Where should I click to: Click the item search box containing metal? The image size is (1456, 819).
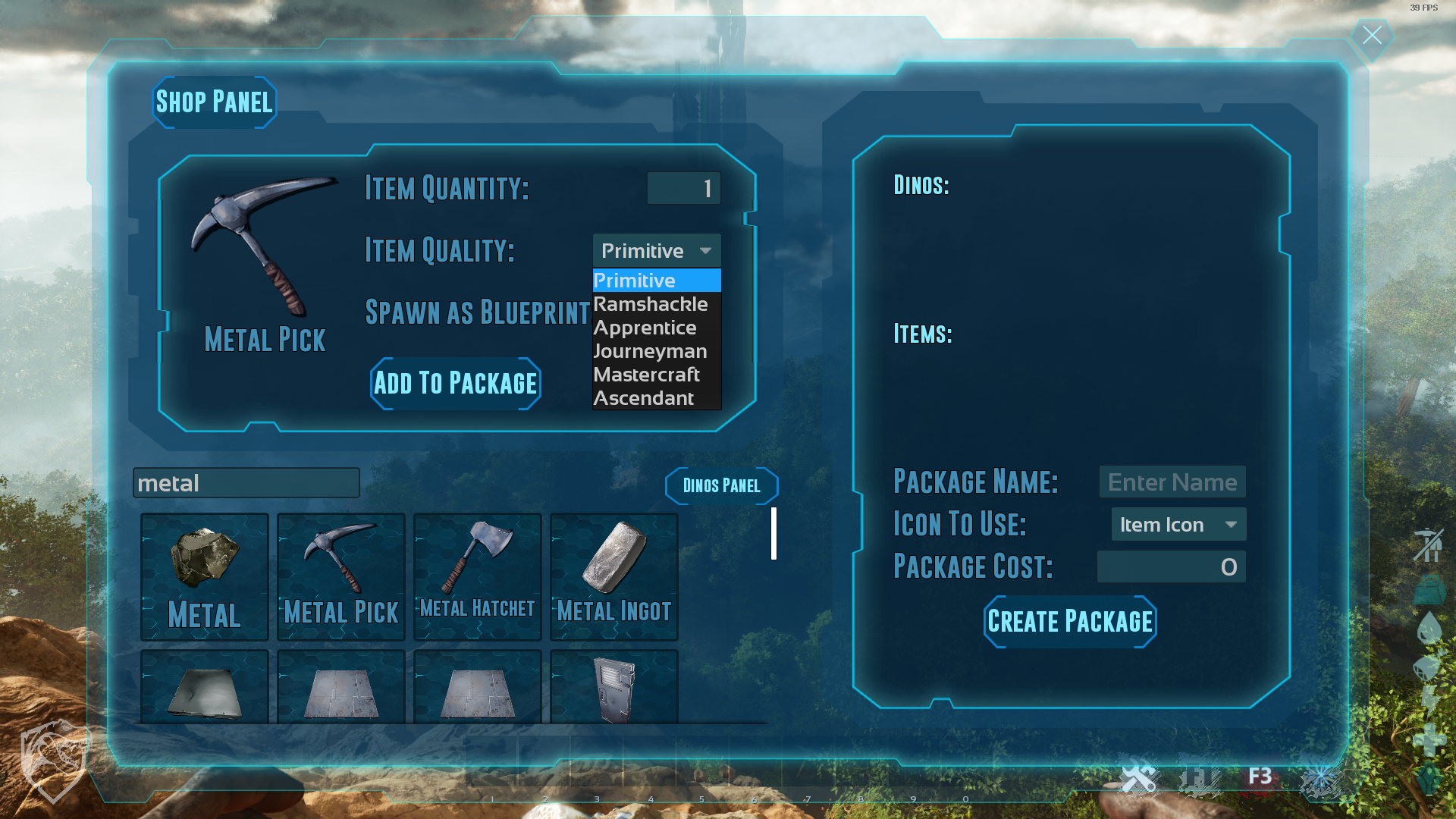click(x=246, y=483)
